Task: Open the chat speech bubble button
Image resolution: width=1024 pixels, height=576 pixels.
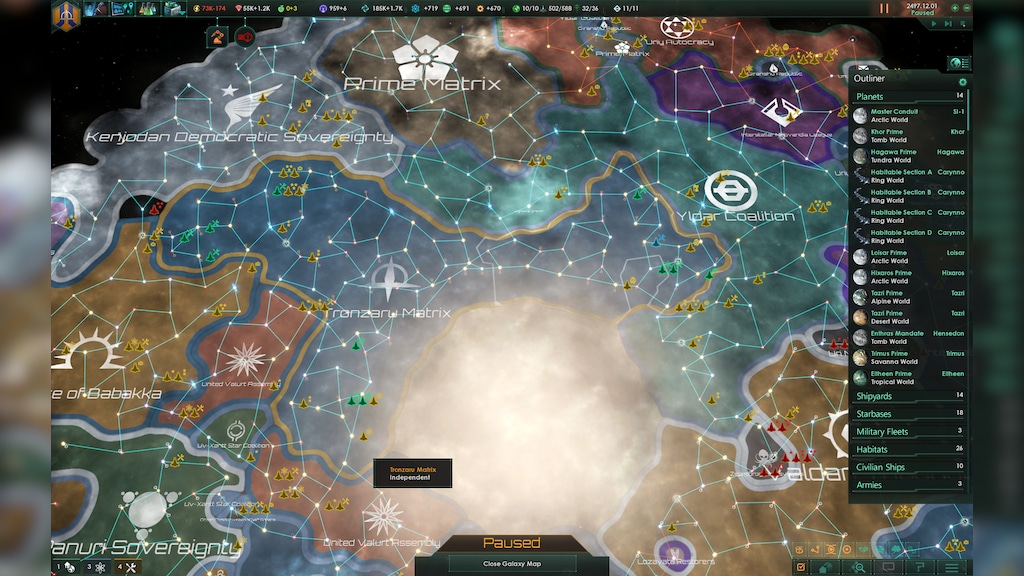Action: pyautogui.click(x=888, y=567)
